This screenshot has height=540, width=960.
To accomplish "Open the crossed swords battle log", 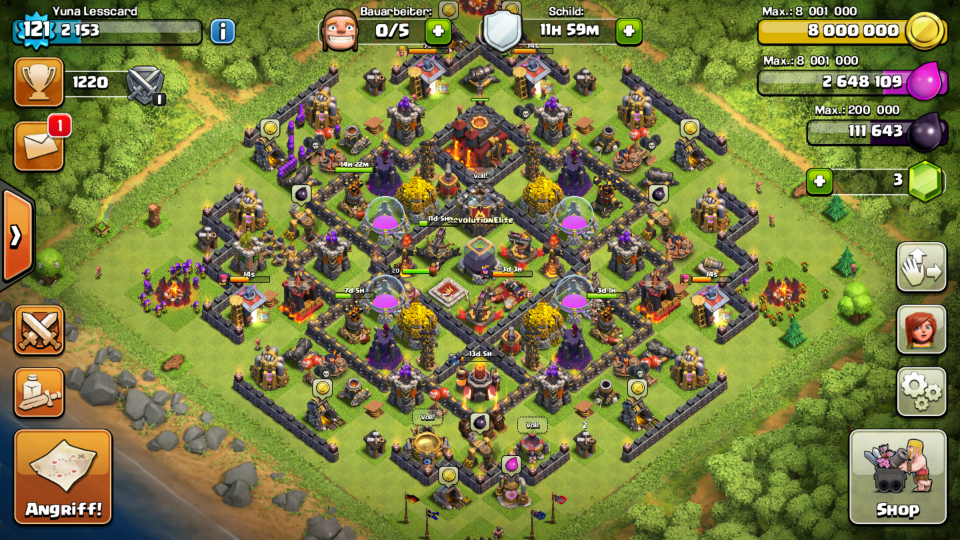I will pos(39,330).
